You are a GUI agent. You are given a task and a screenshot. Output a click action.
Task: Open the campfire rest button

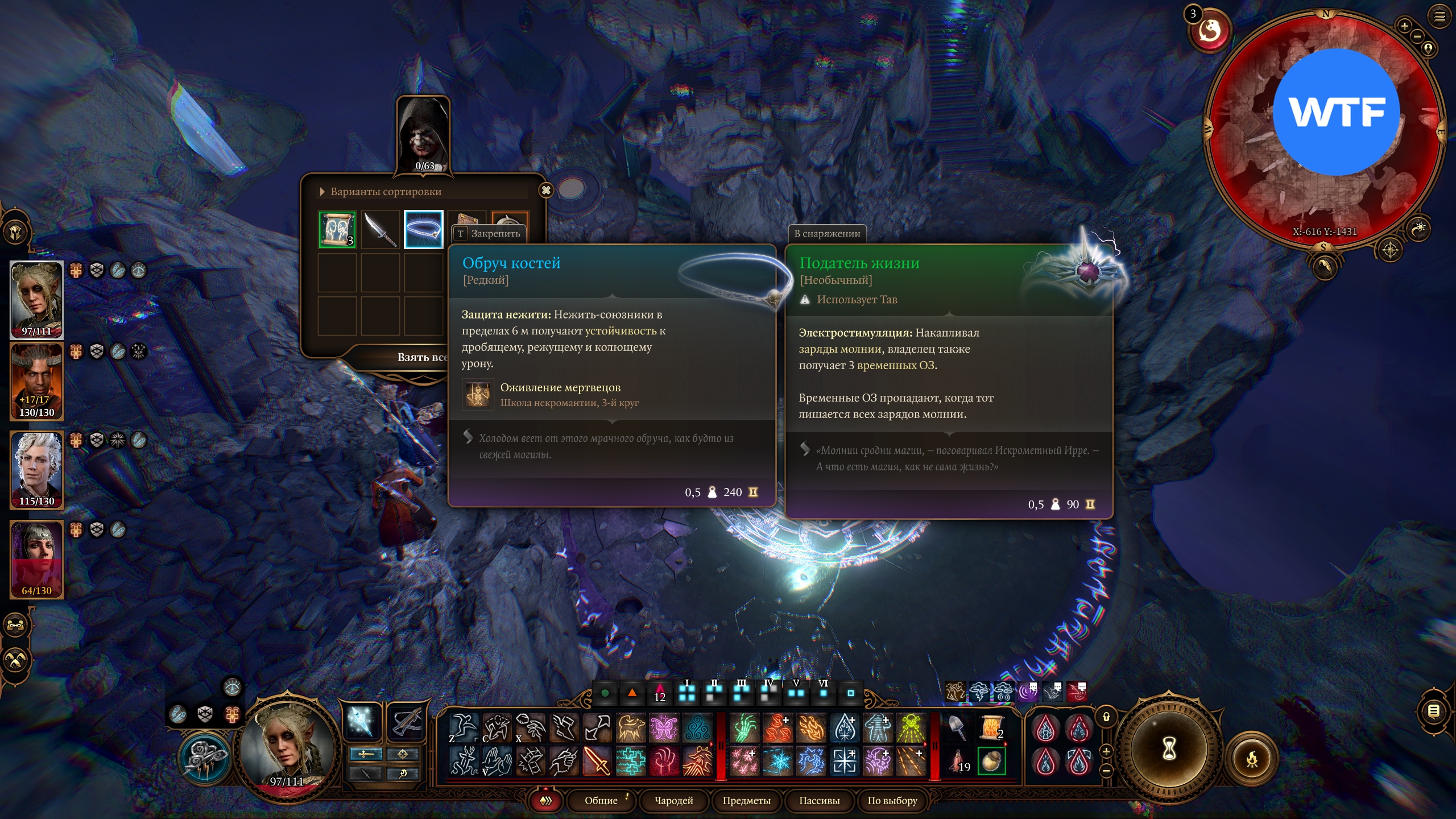[1251, 759]
